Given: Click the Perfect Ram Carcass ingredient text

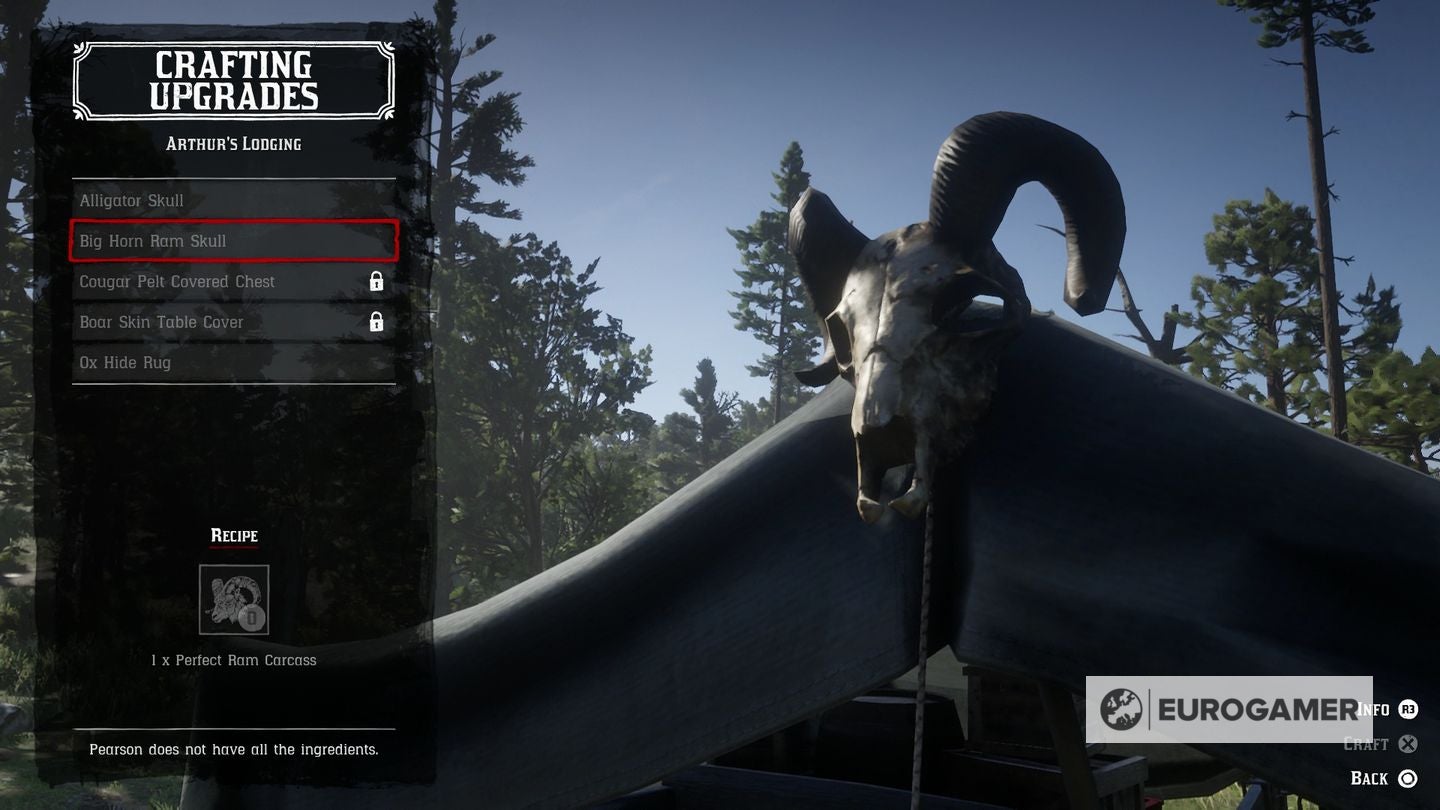Looking at the screenshot, I should point(233,660).
